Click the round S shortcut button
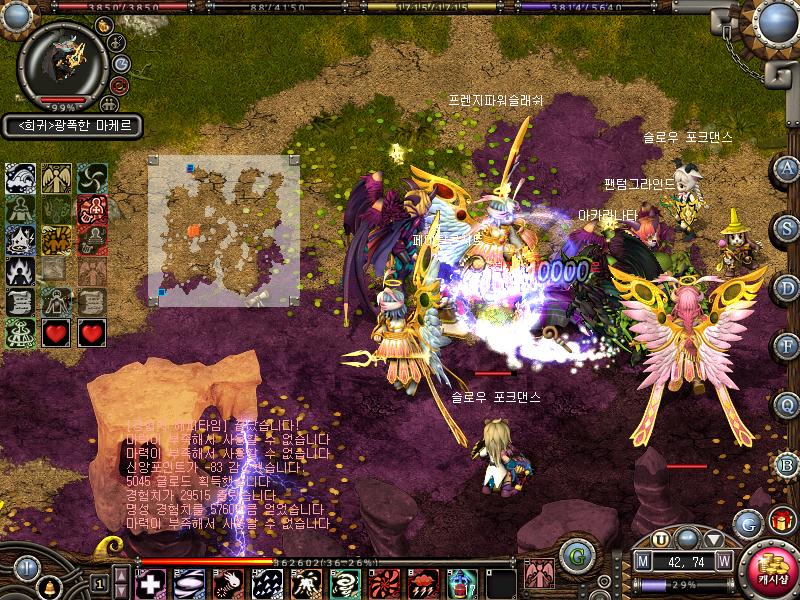 click(787, 227)
